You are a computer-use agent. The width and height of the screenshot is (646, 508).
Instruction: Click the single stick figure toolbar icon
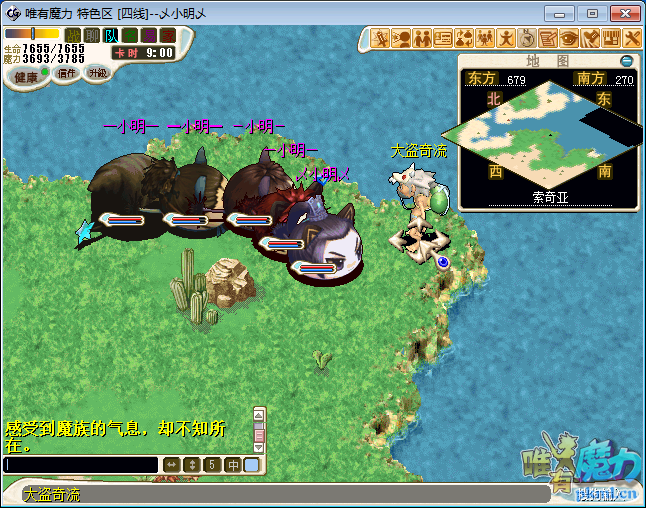506,38
